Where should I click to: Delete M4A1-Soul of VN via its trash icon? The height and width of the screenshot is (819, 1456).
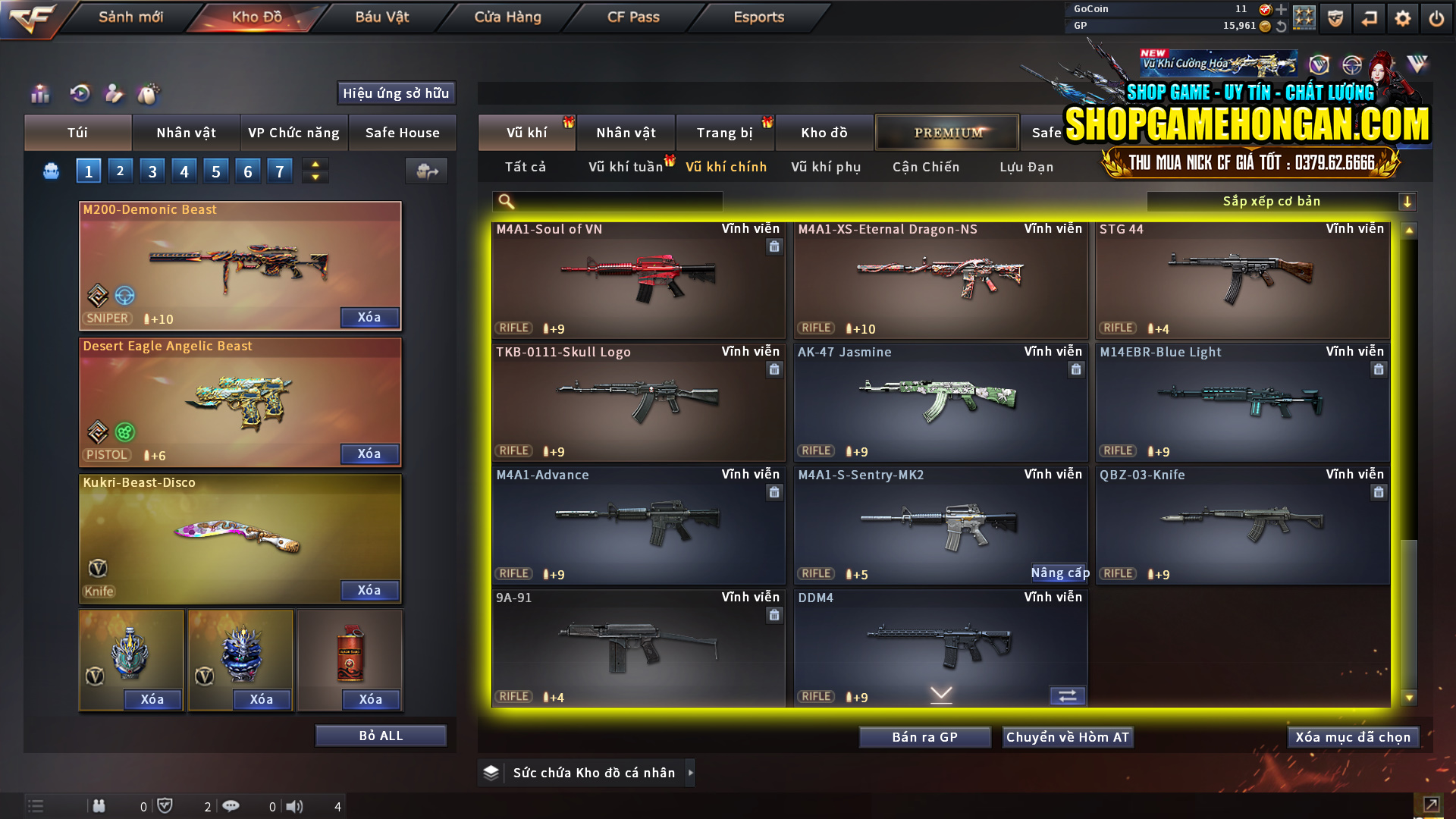774,246
